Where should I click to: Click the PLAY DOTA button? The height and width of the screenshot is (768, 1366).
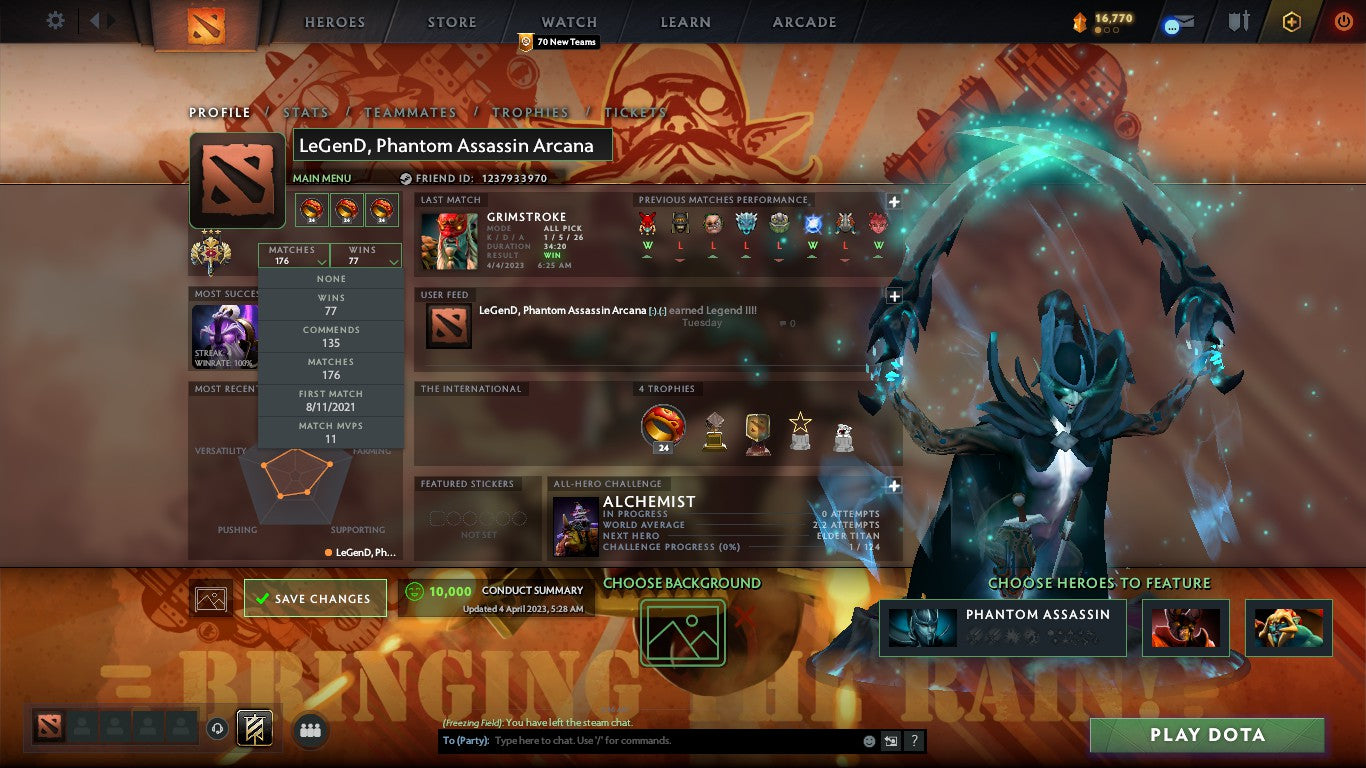(1205, 734)
